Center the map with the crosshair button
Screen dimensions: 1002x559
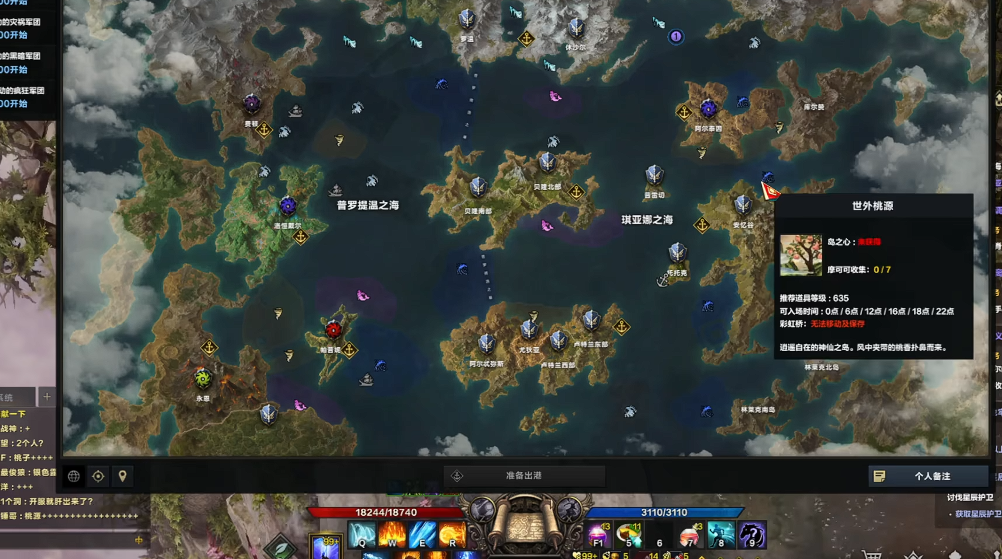(x=98, y=476)
